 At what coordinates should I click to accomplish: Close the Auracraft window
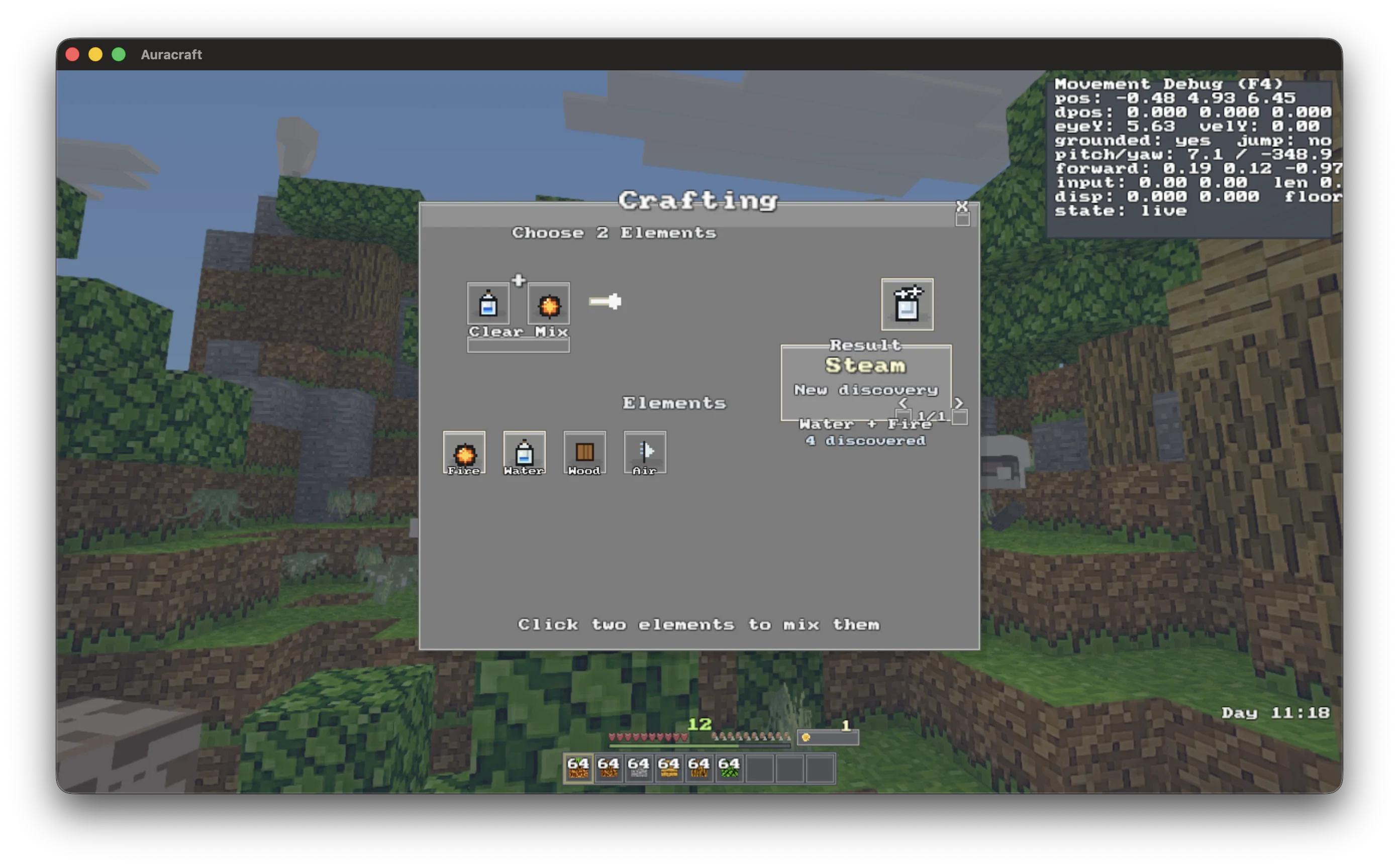click(73, 55)
